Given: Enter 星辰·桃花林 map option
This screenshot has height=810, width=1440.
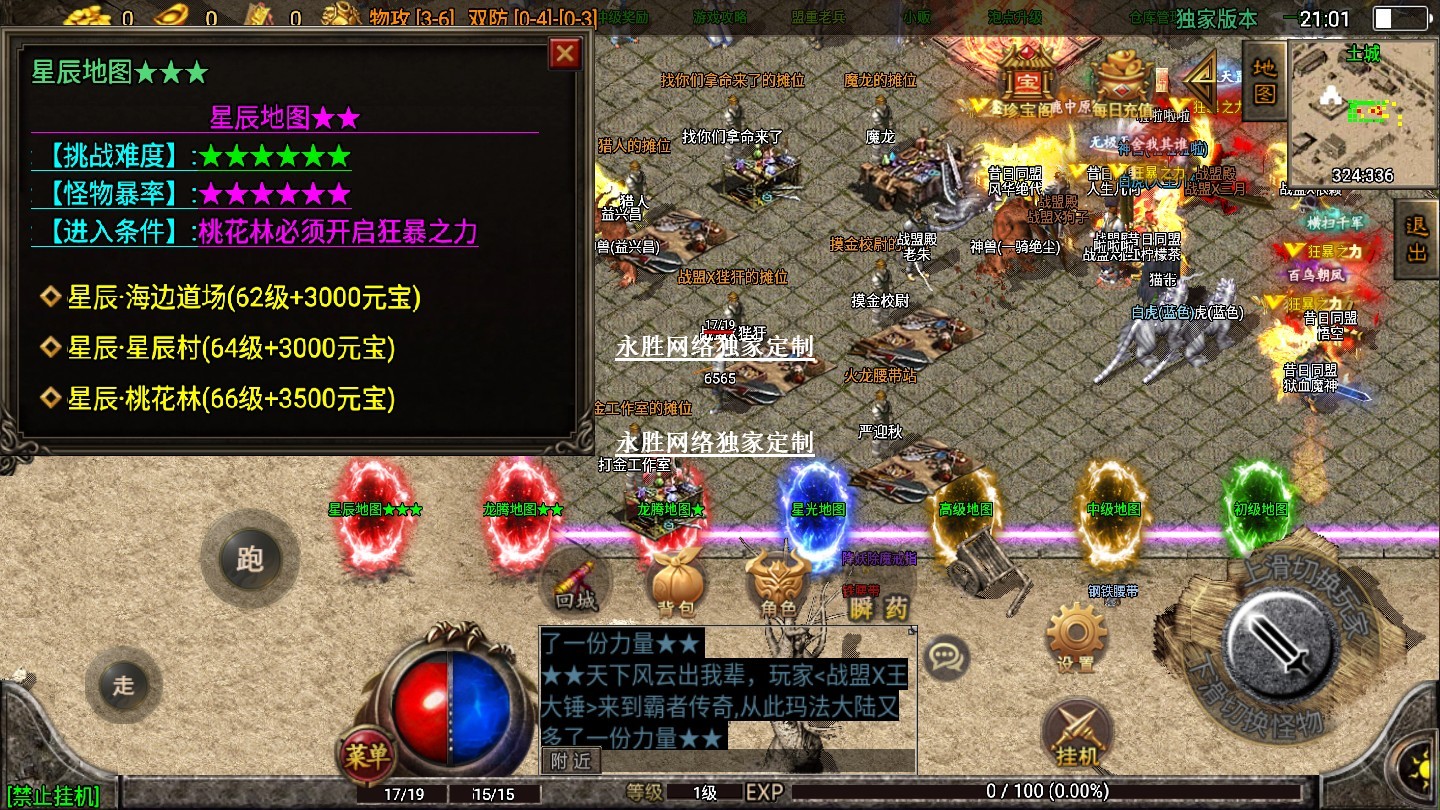Looking at the screenshot, I should 231,399.
